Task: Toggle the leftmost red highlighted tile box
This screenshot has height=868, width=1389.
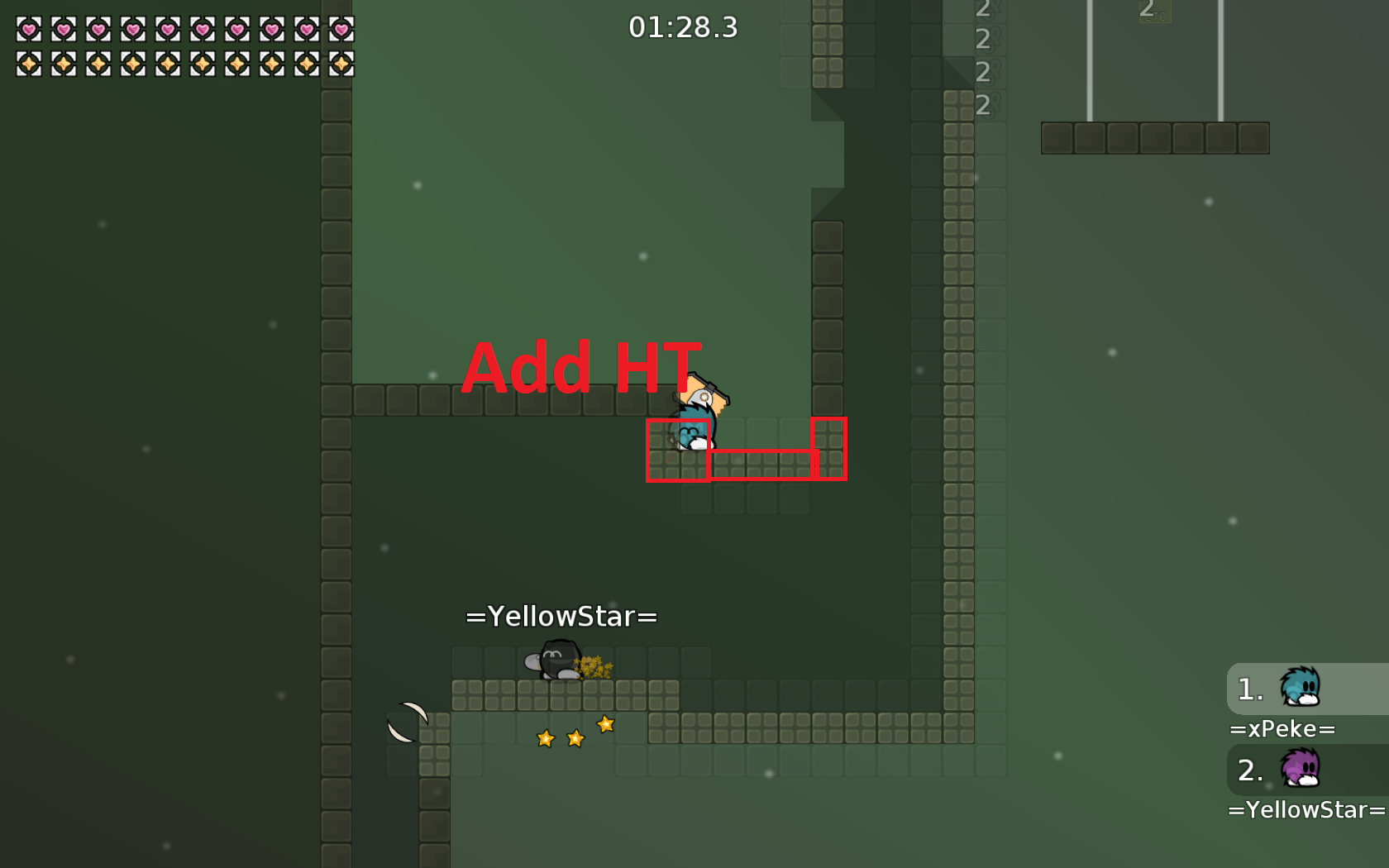Action: (x=678, y=451)
